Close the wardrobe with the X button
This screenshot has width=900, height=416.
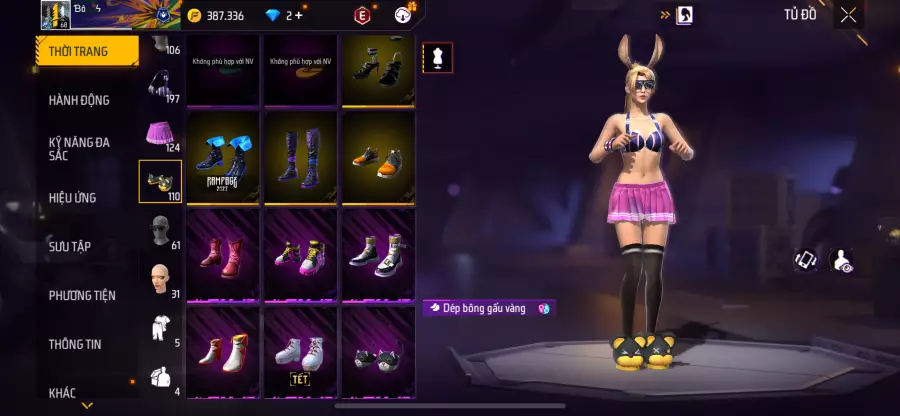[x=848, y=15]
